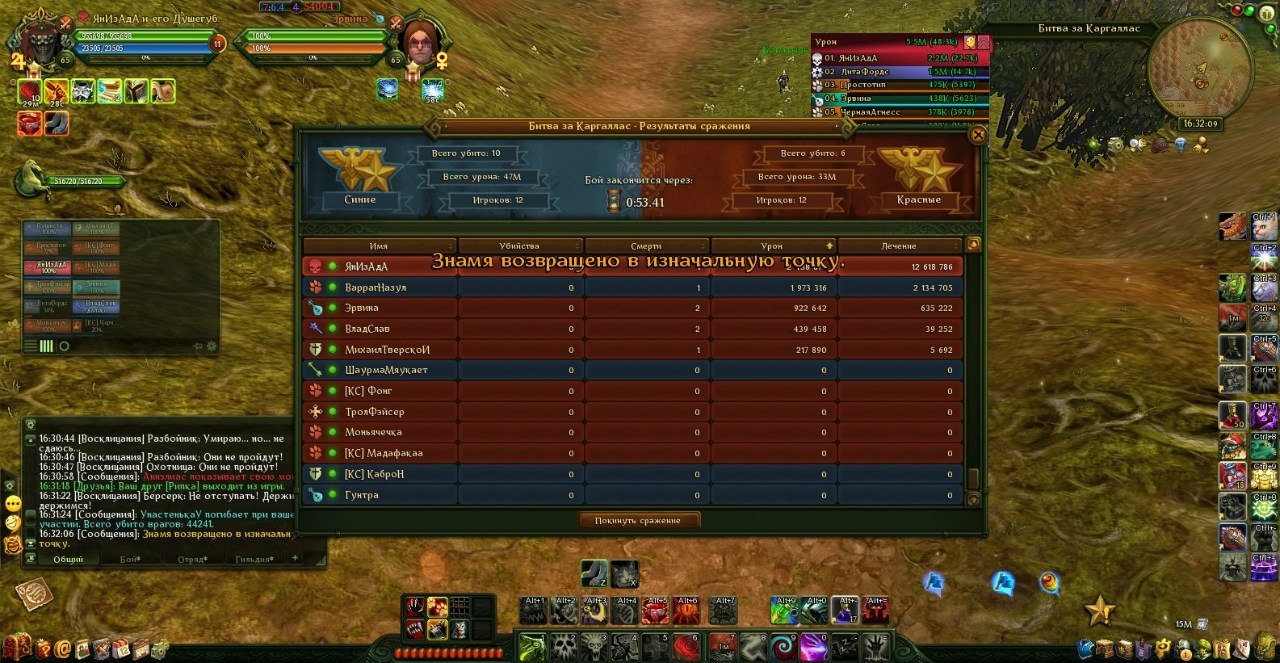The width and height of the screenshot is (1280, 663).
Task: Sort the table by Лечение column
Action: click(x=899, y=246)
